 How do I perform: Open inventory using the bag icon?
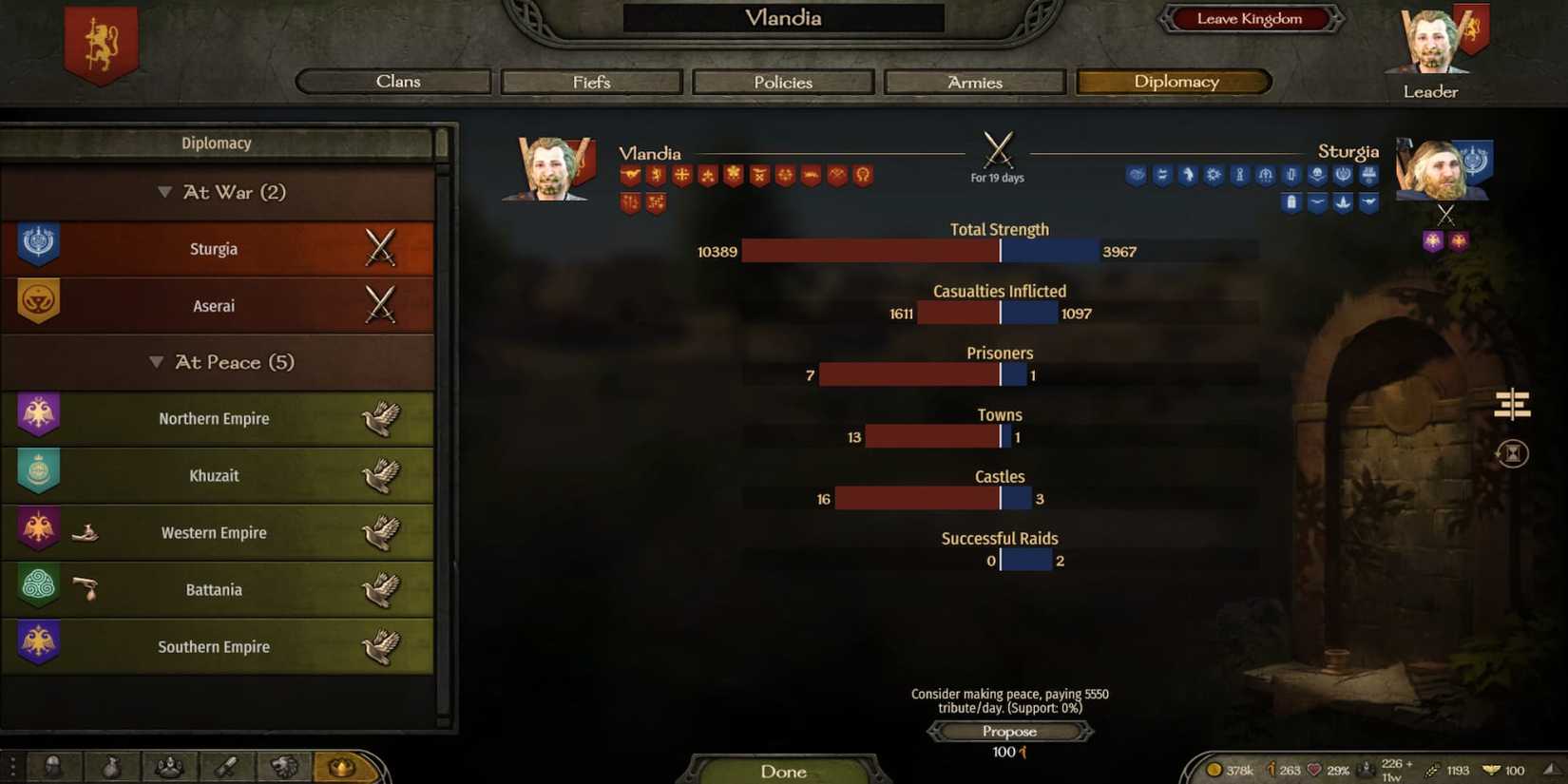(x=112, y=766)
